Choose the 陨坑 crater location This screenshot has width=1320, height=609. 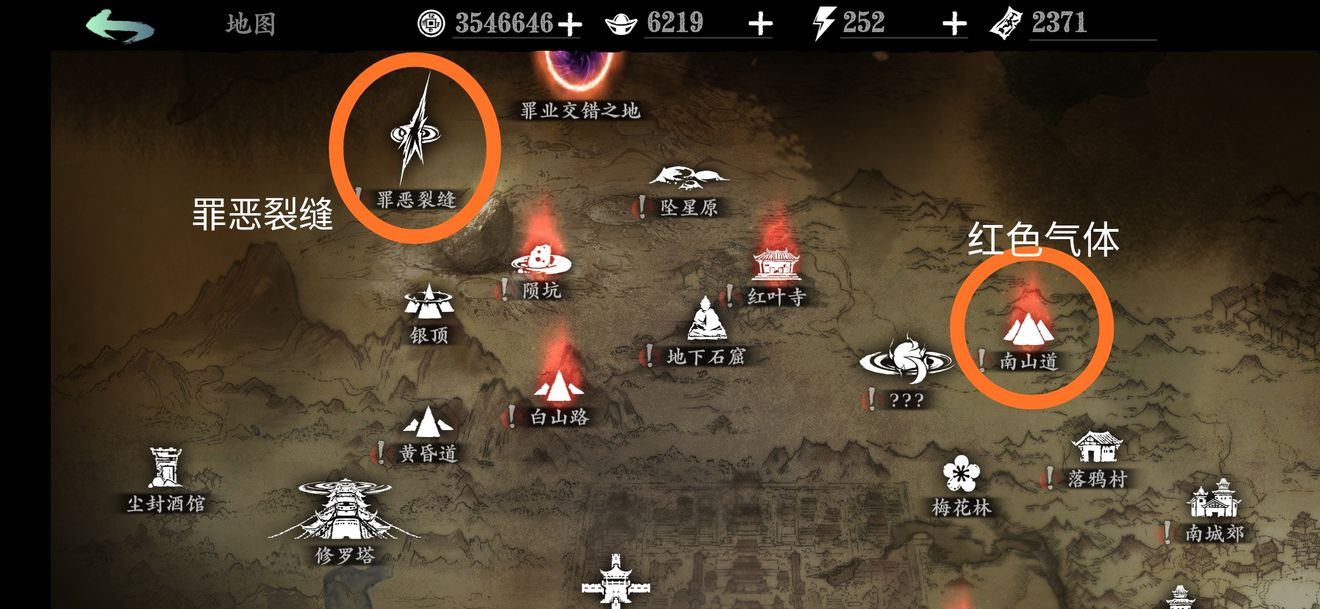tap(541, 260)
